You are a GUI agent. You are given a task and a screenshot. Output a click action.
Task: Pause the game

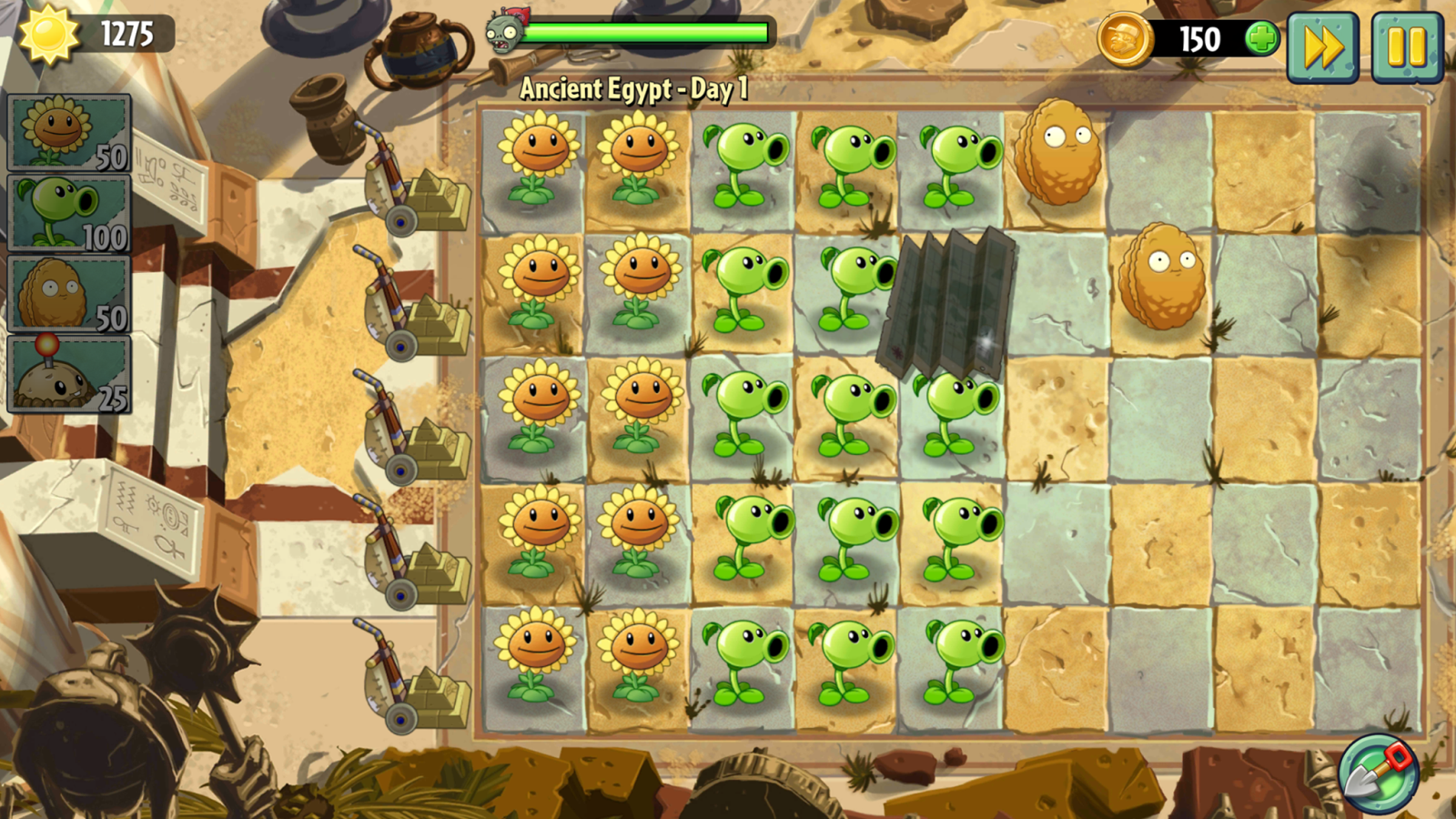(1406, 47)
